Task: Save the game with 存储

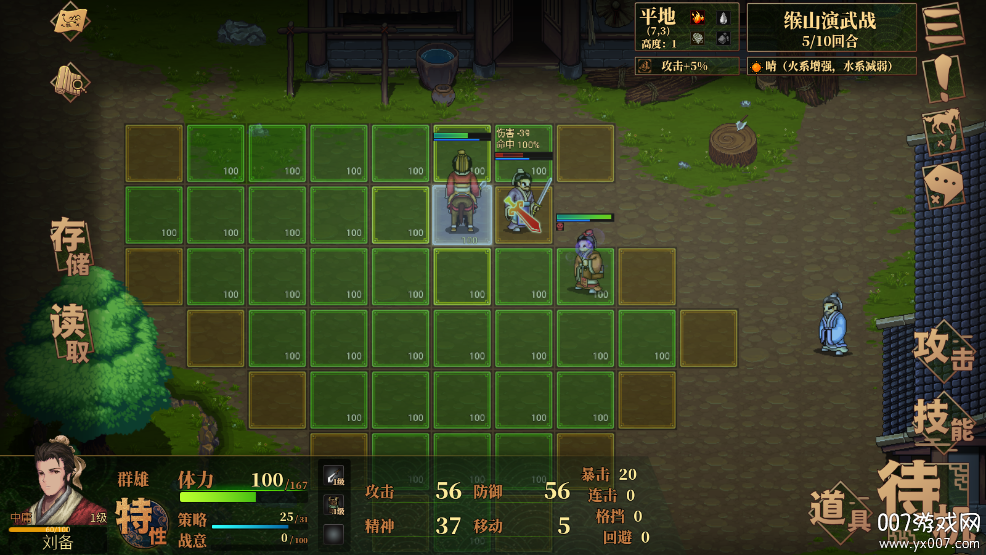Action: [72, 247]
